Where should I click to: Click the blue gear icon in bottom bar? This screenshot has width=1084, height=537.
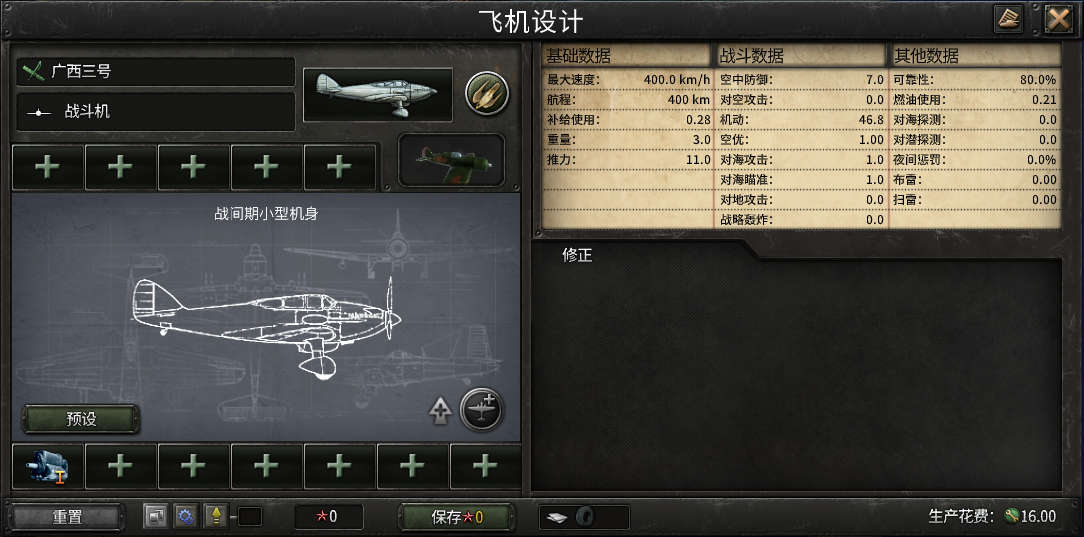[x=185, y=516]
